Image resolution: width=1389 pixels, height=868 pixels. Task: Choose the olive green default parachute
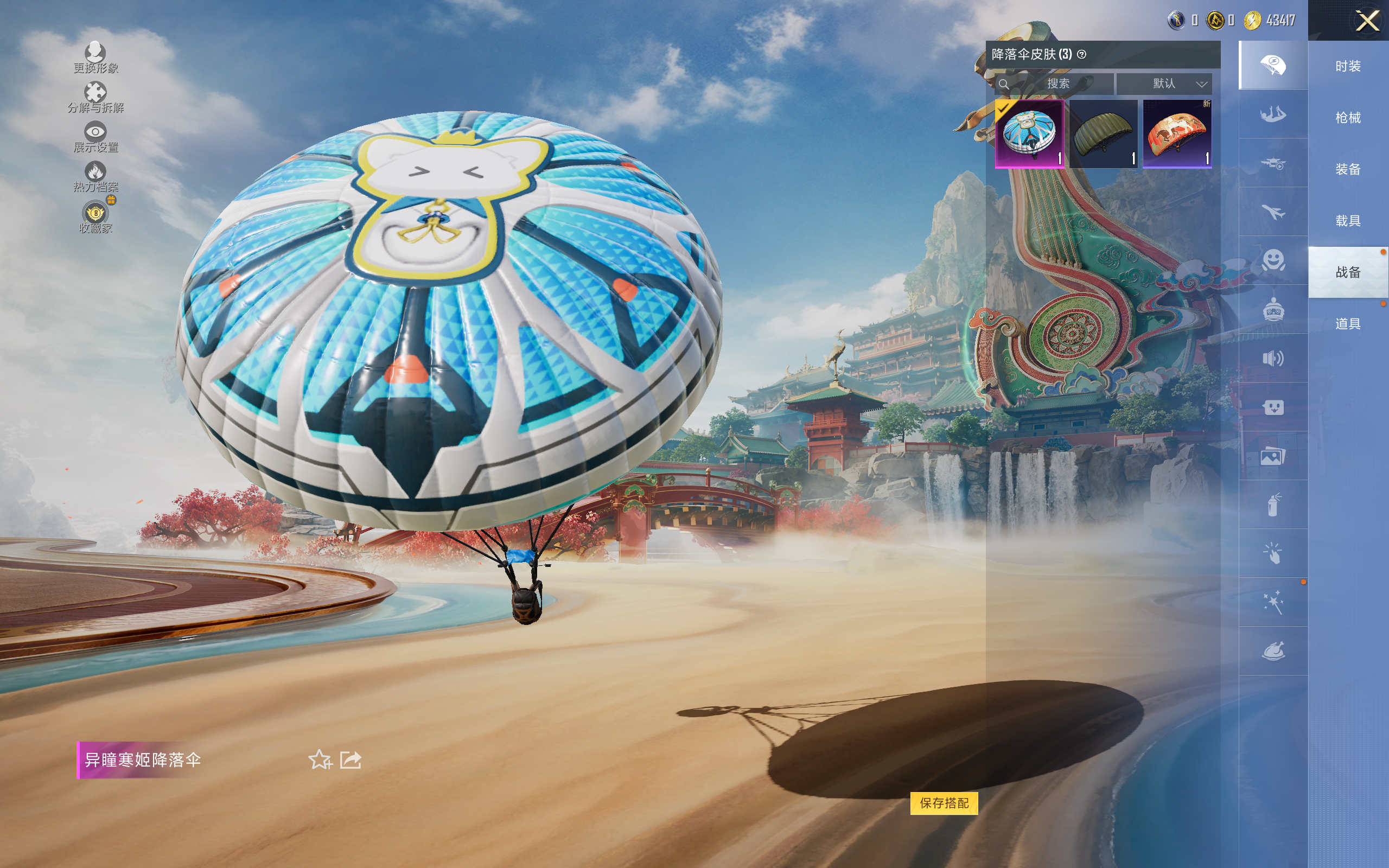click(x=1103, y=134)
